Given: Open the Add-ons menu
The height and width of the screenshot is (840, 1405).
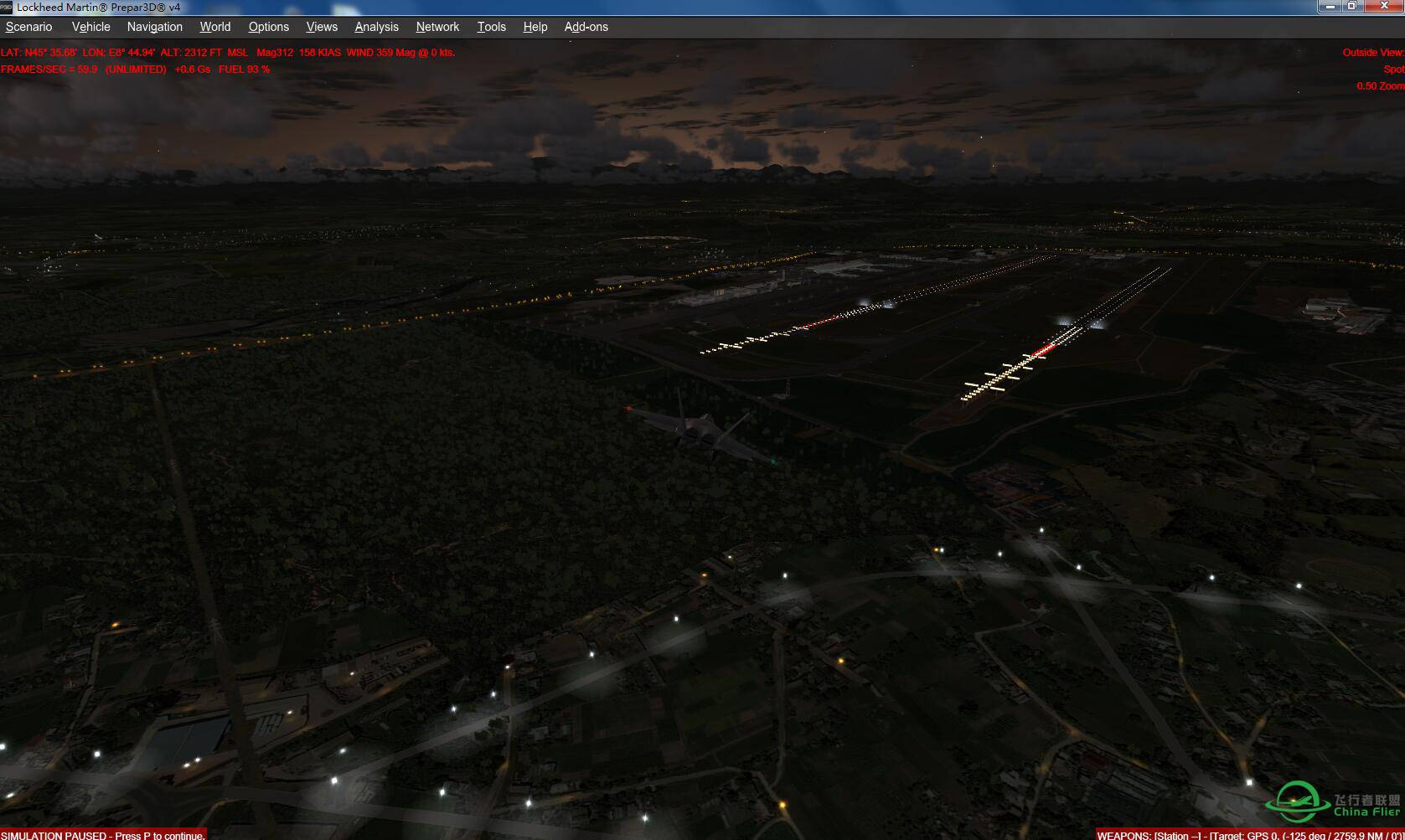Looking at the screenshot, I should (x=585, y=27).
